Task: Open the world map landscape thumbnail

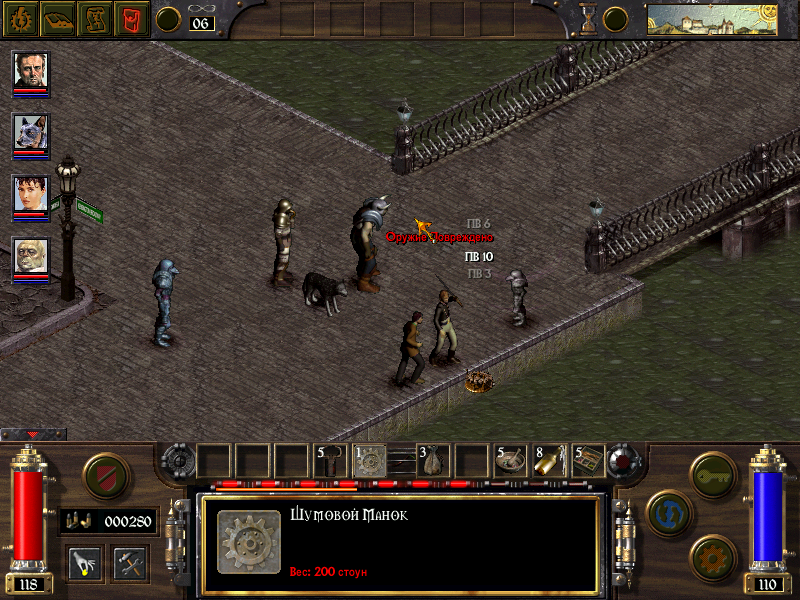Action: click(x=711, y=19)
